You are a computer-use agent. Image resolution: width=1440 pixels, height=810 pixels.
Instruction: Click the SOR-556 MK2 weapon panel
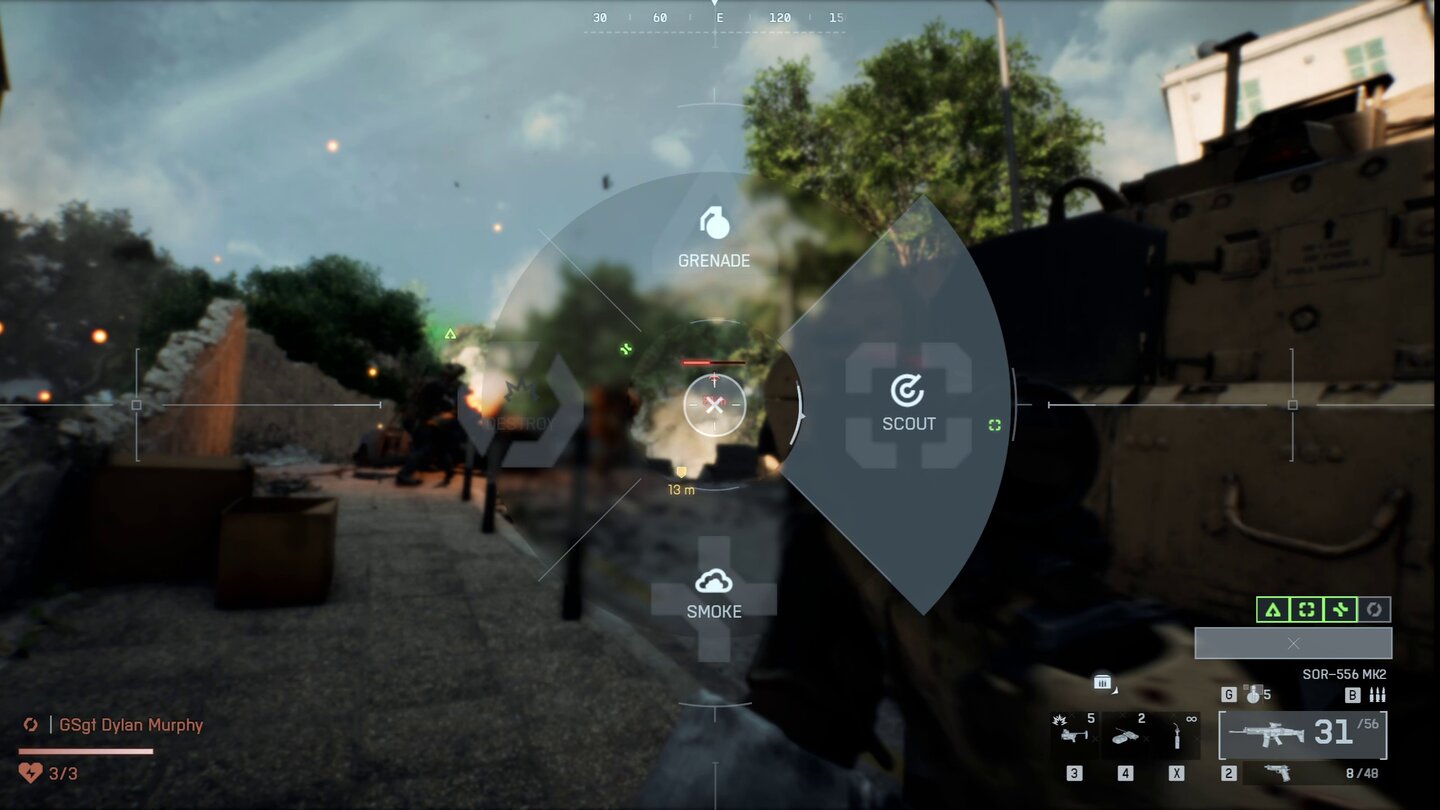pyautogui.click(x=1301, y=734)
